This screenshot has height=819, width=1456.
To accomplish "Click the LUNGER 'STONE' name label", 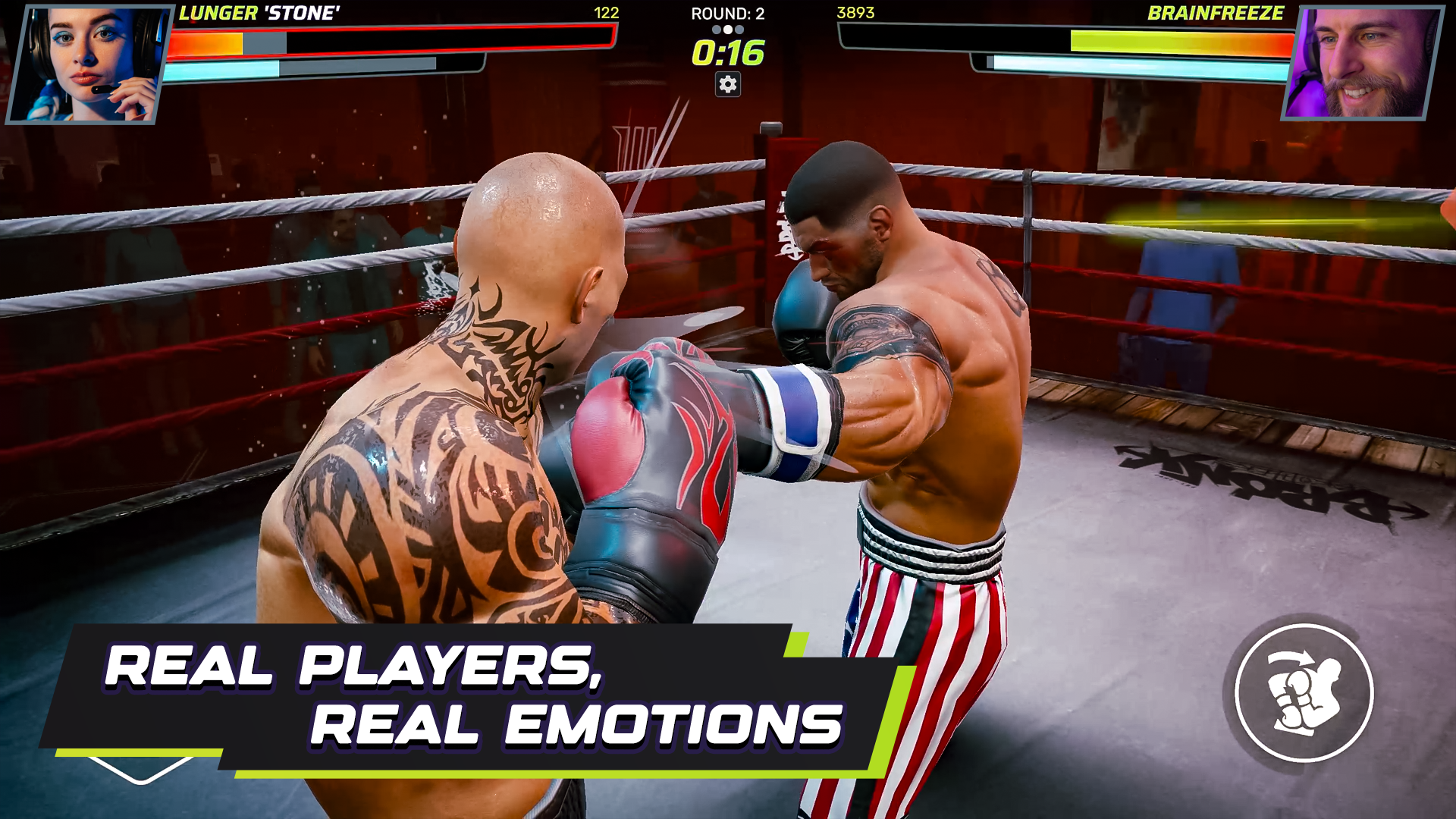I will 260,12.
